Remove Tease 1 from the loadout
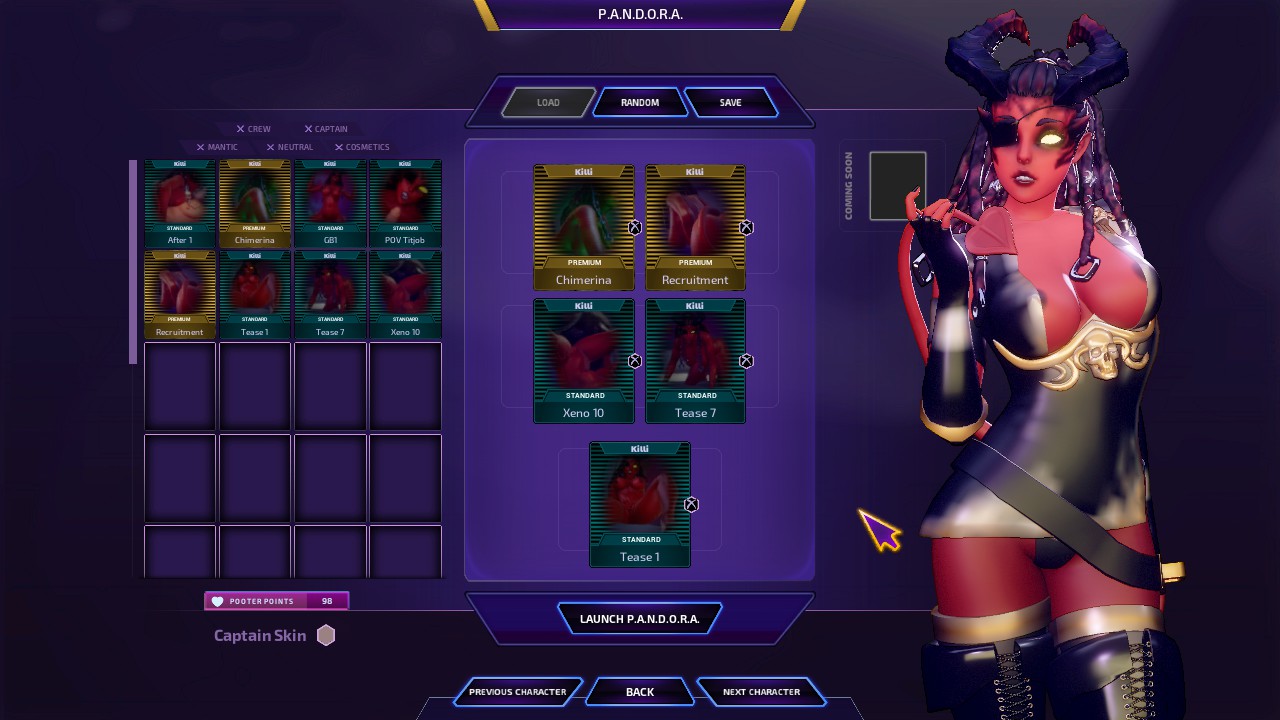The height and width of the screenshot is (720, 1280). coord(691,505)
